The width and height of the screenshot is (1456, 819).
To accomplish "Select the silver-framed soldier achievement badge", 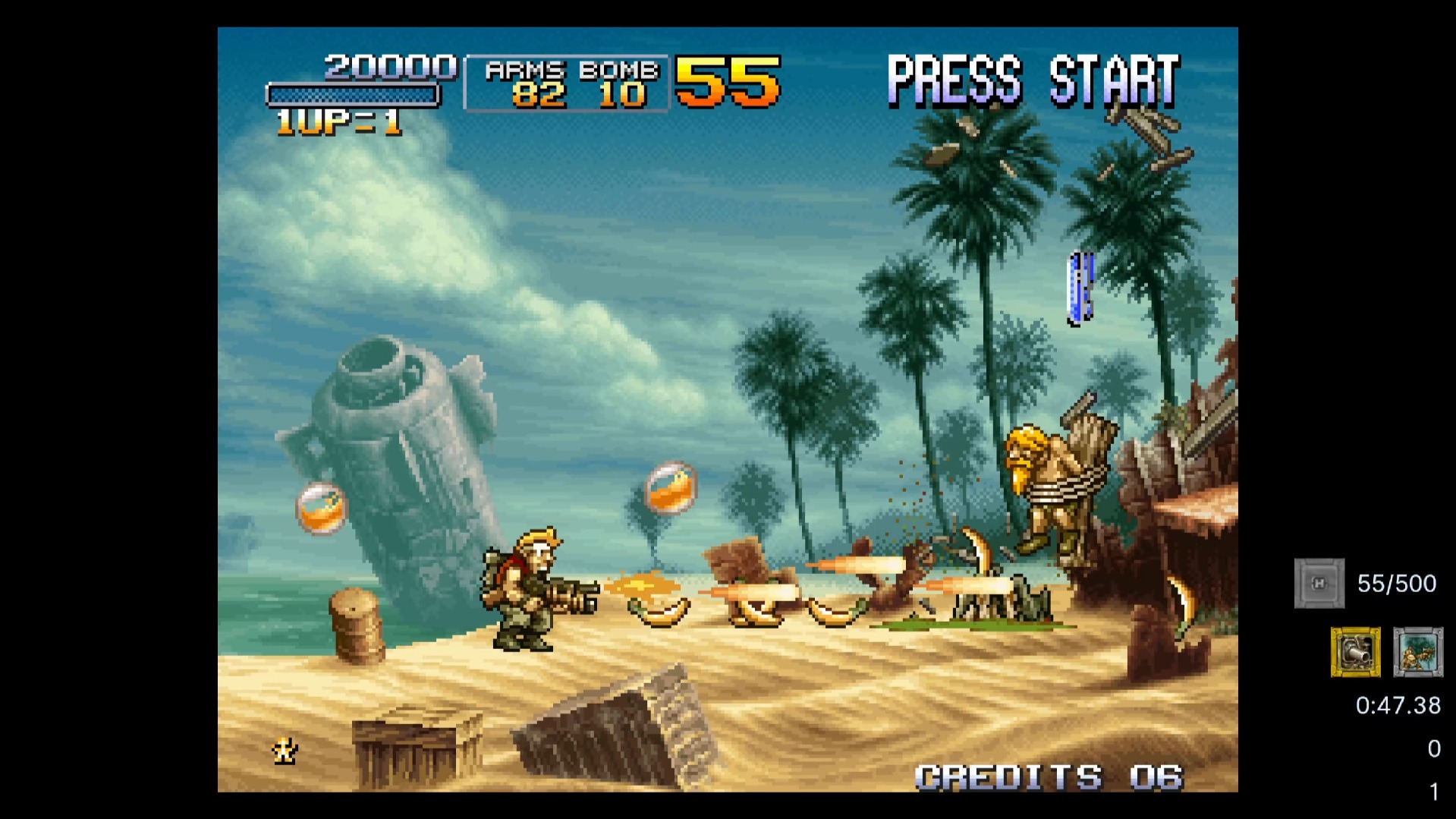I will (x=1417, y=651).
